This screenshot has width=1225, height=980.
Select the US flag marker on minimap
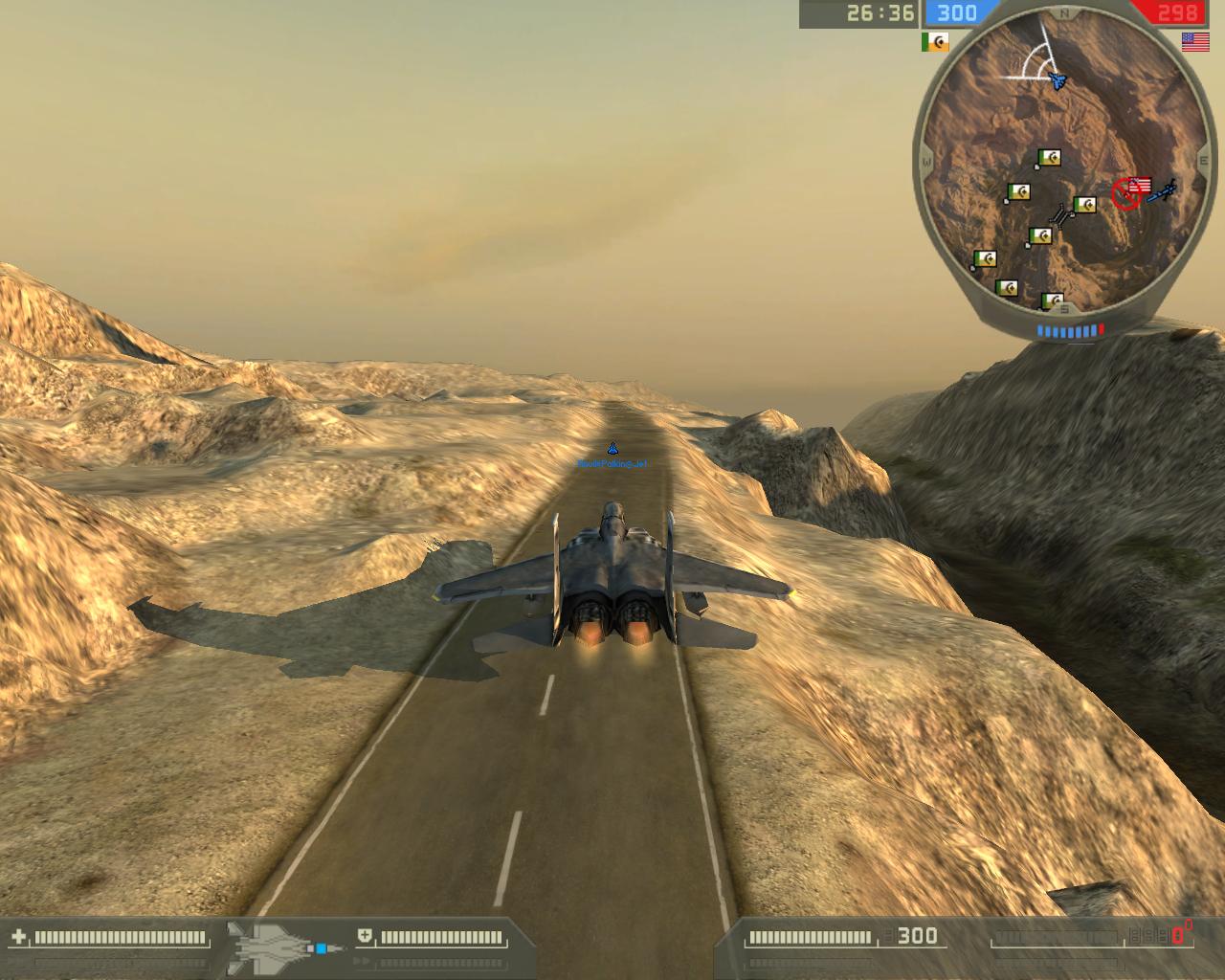click(1139, 186)
